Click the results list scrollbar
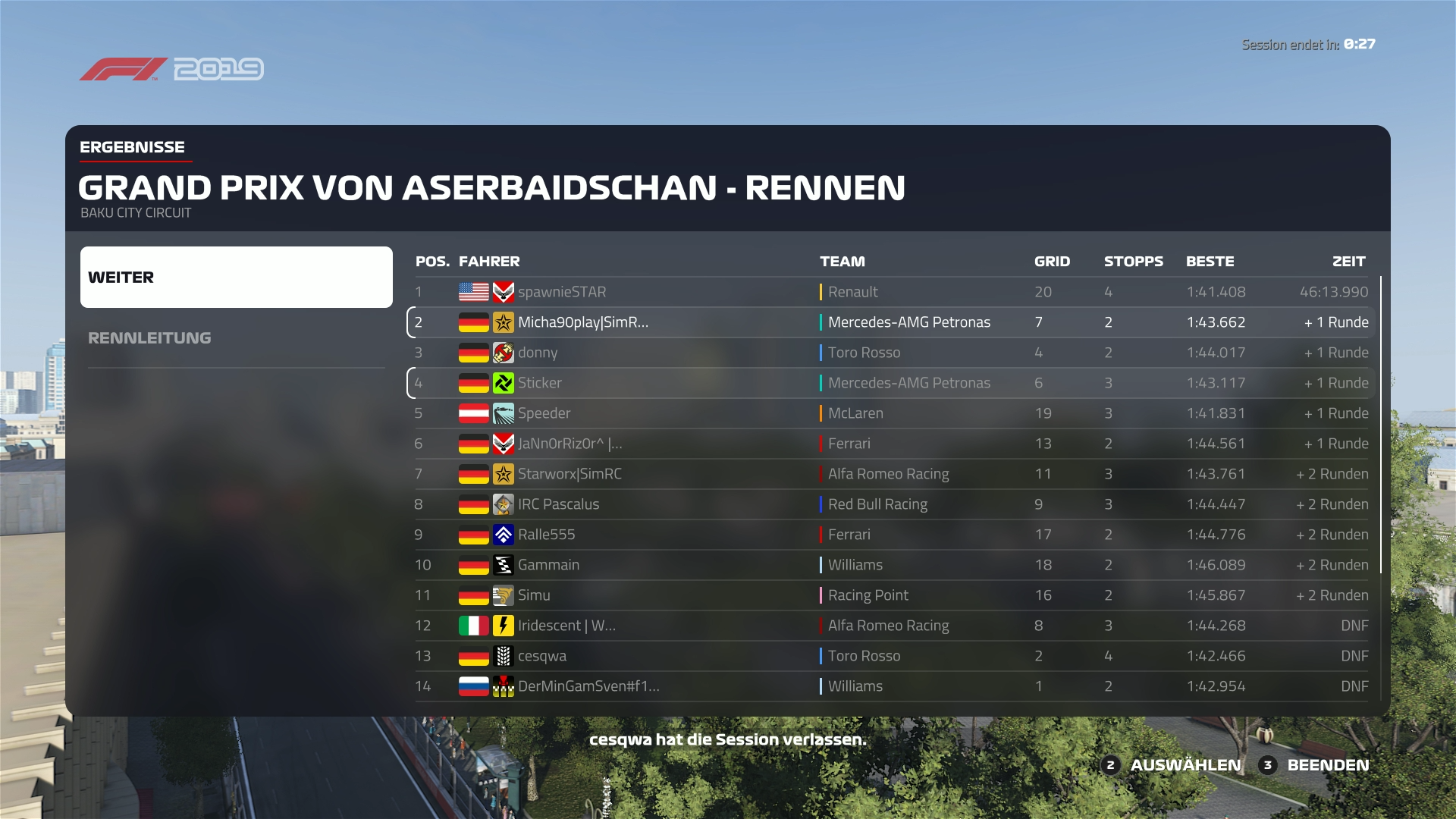Screen dimensions: 1456x819 click(x=1381, y=425)
